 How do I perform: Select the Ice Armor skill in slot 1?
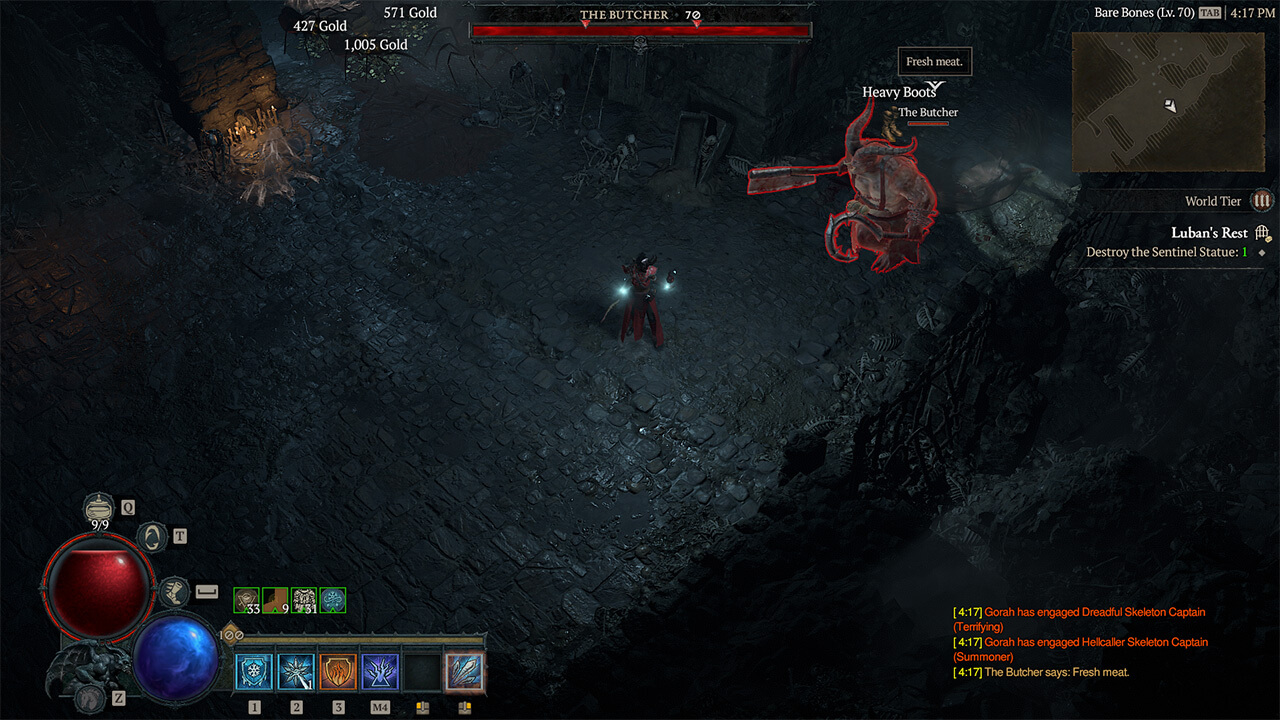(254, 671)
